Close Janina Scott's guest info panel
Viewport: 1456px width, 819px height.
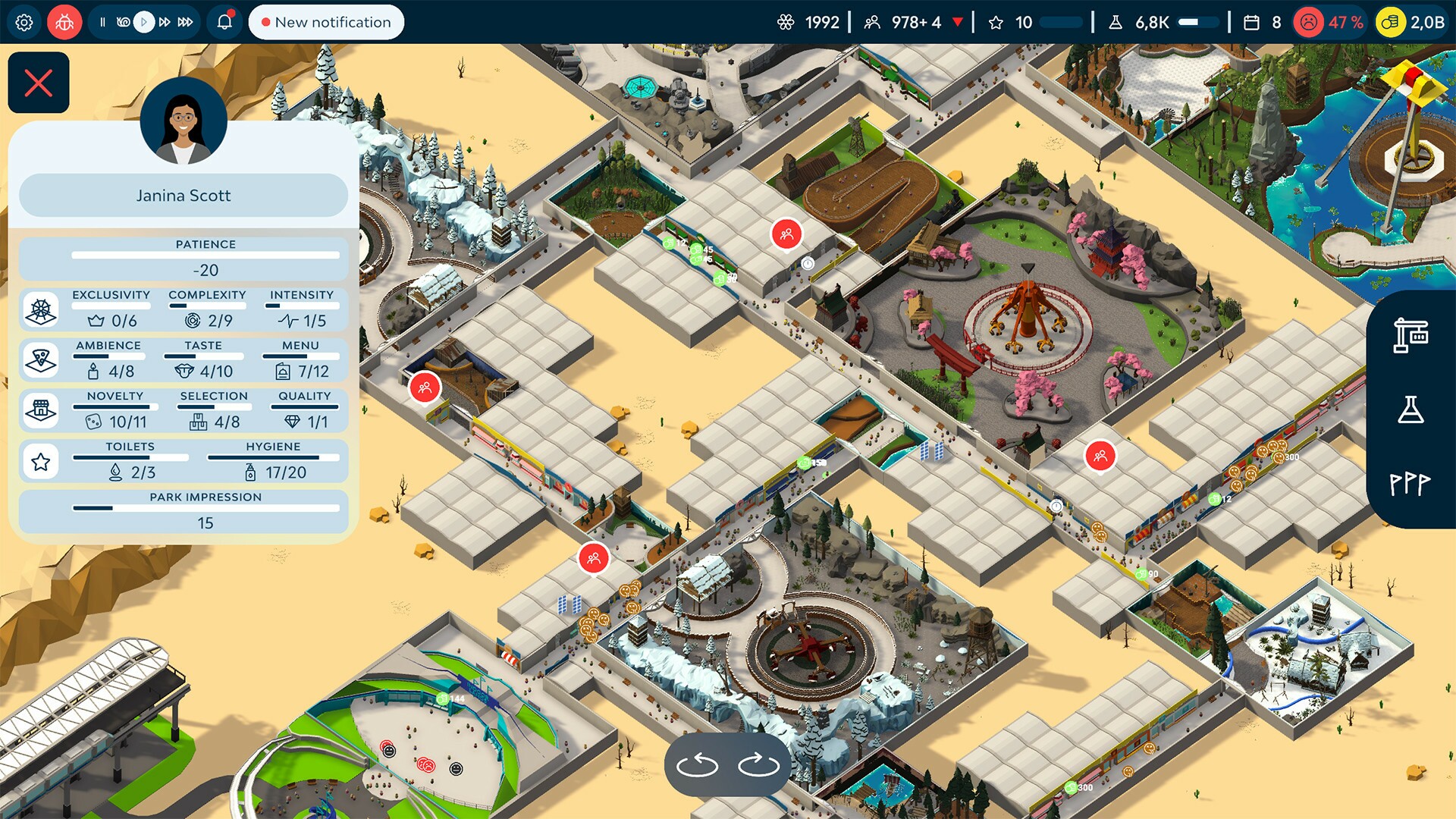tap(38, 82)
